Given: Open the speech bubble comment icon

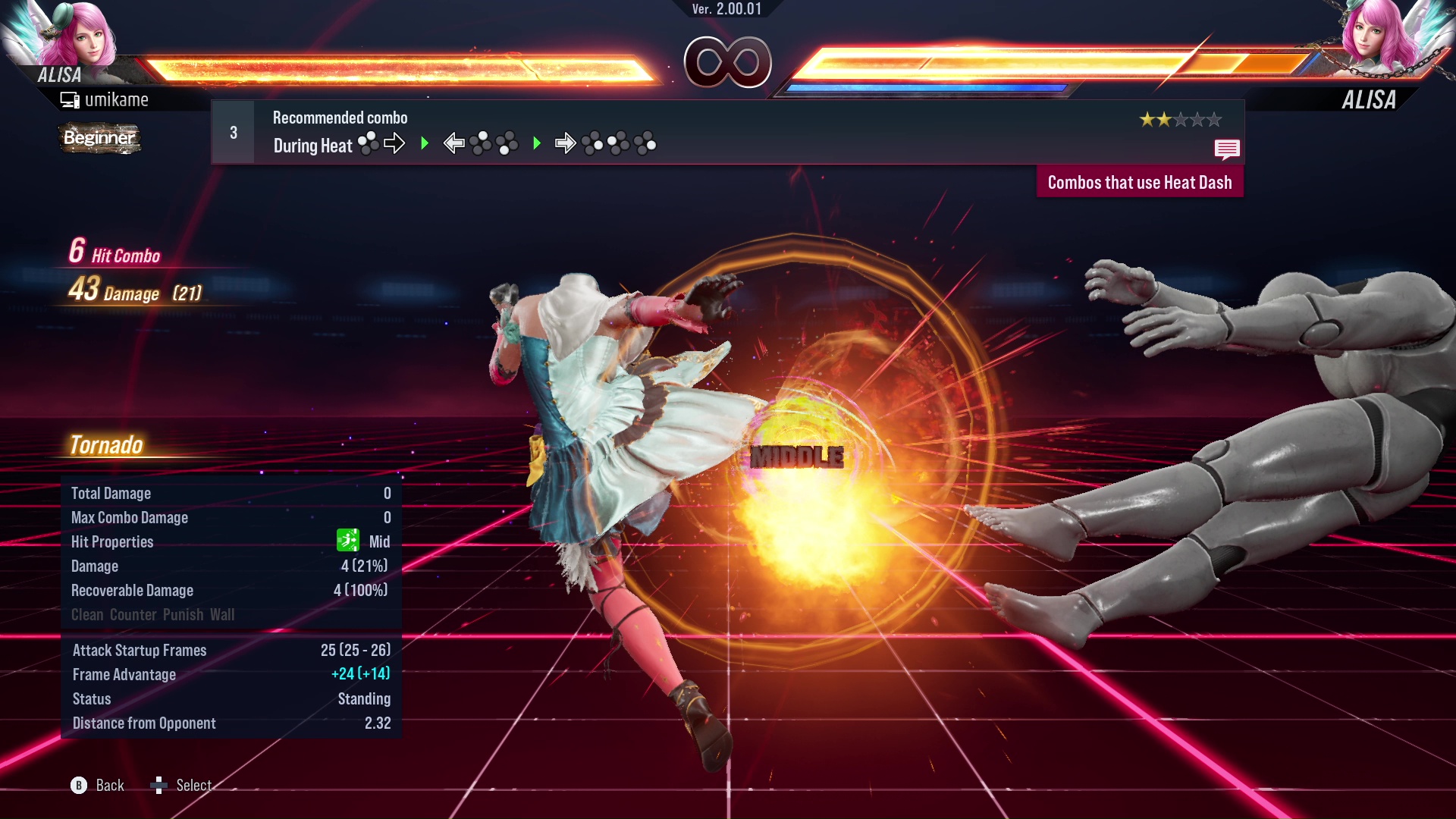Looking at the screenshot, I should click(1226, 149).
